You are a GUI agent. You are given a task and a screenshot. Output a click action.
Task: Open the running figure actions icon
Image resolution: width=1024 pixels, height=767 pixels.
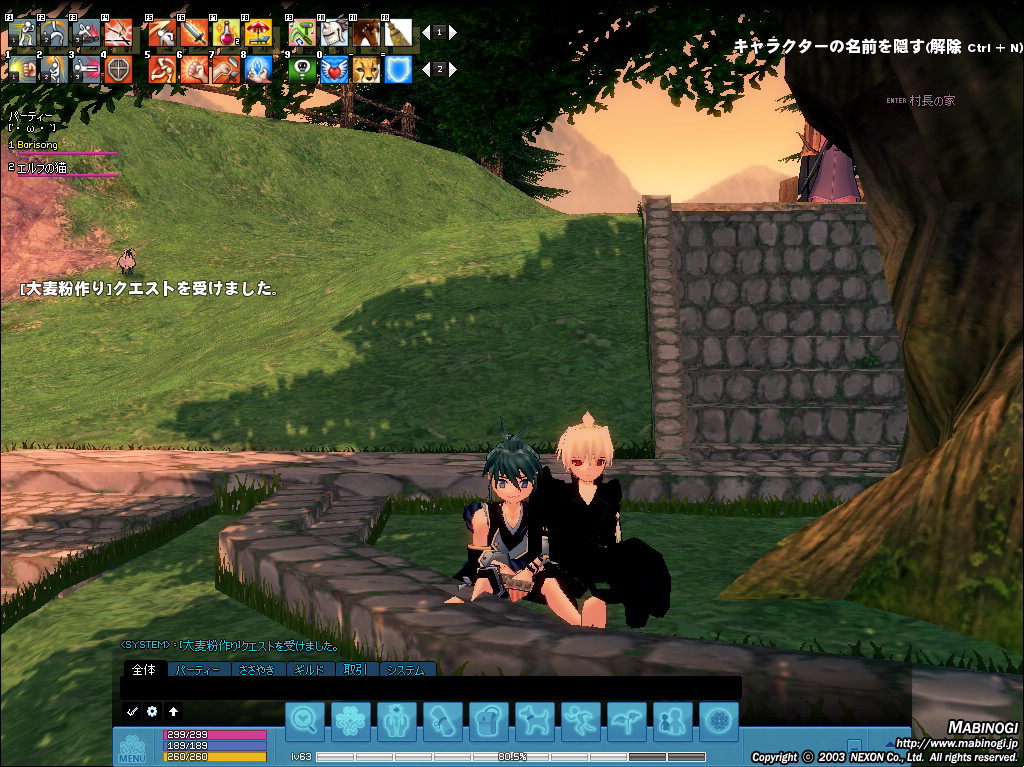click(x=581, y=721)
